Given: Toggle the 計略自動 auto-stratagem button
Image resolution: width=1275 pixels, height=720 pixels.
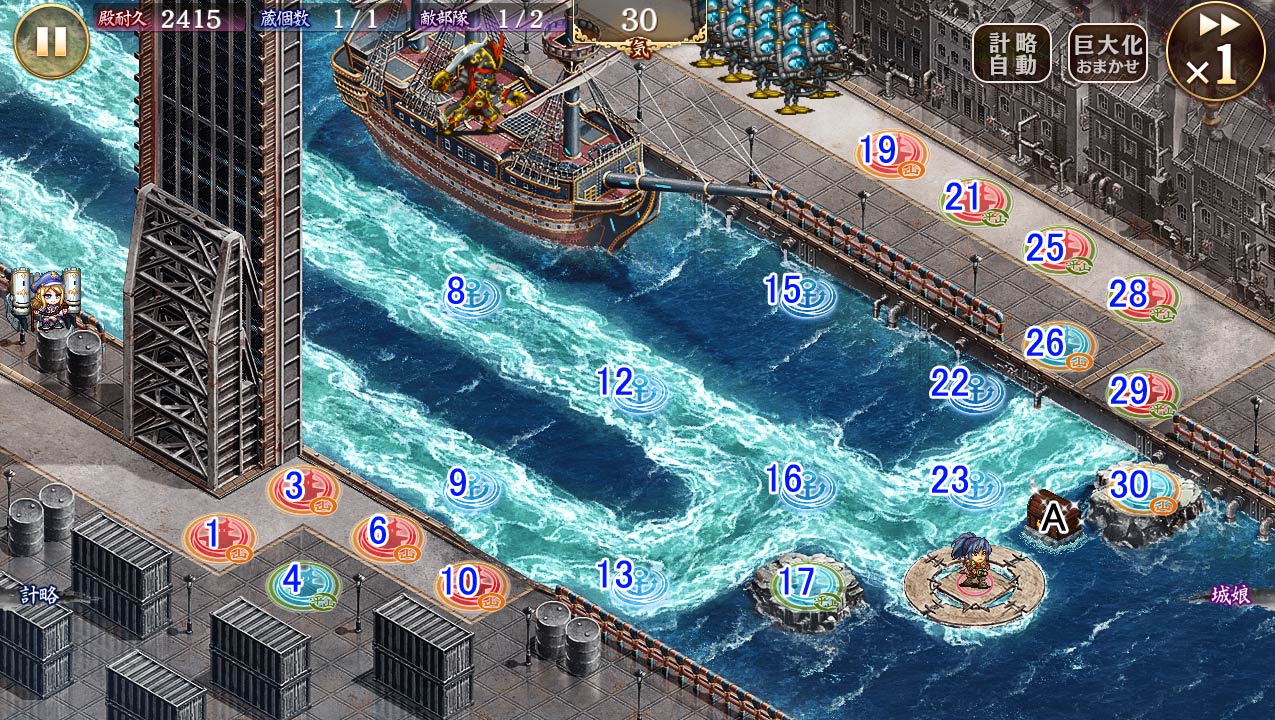Looking at the screenshot, I should [1012, 52].
